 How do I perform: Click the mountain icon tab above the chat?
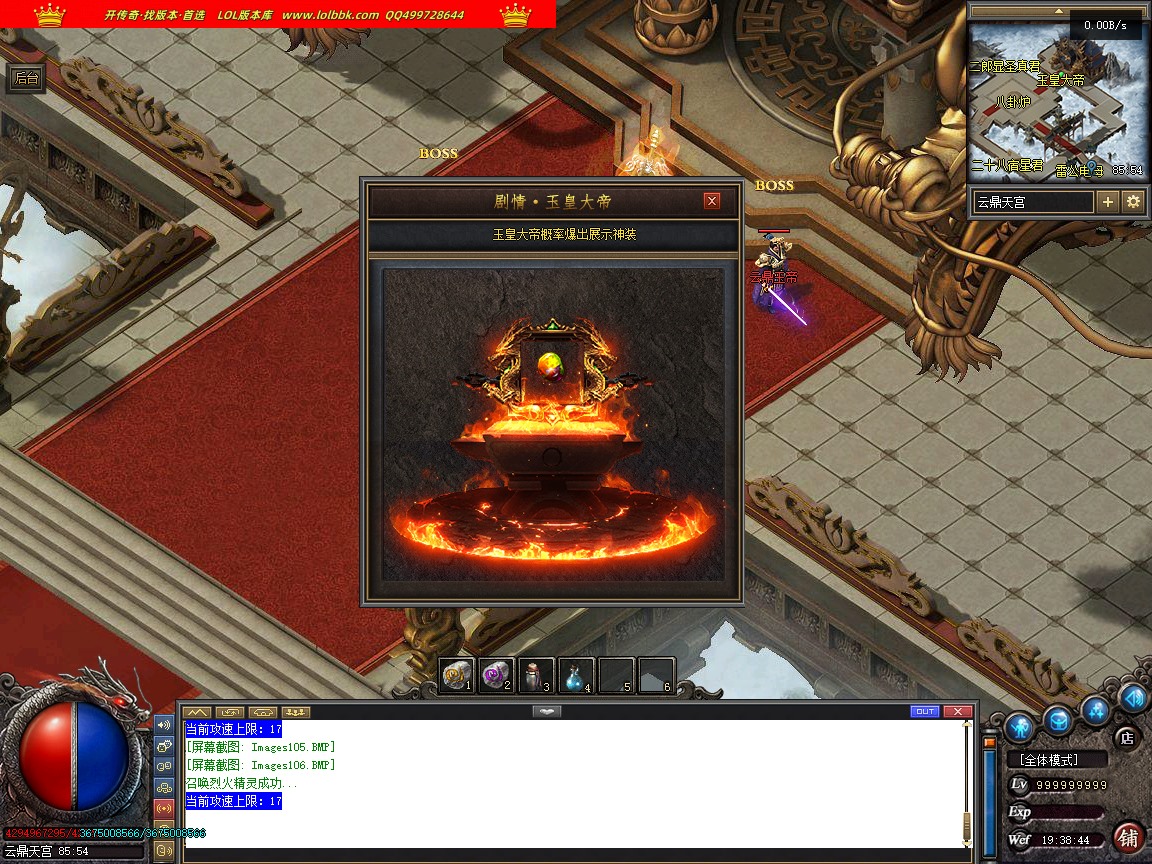pos(197,712)
